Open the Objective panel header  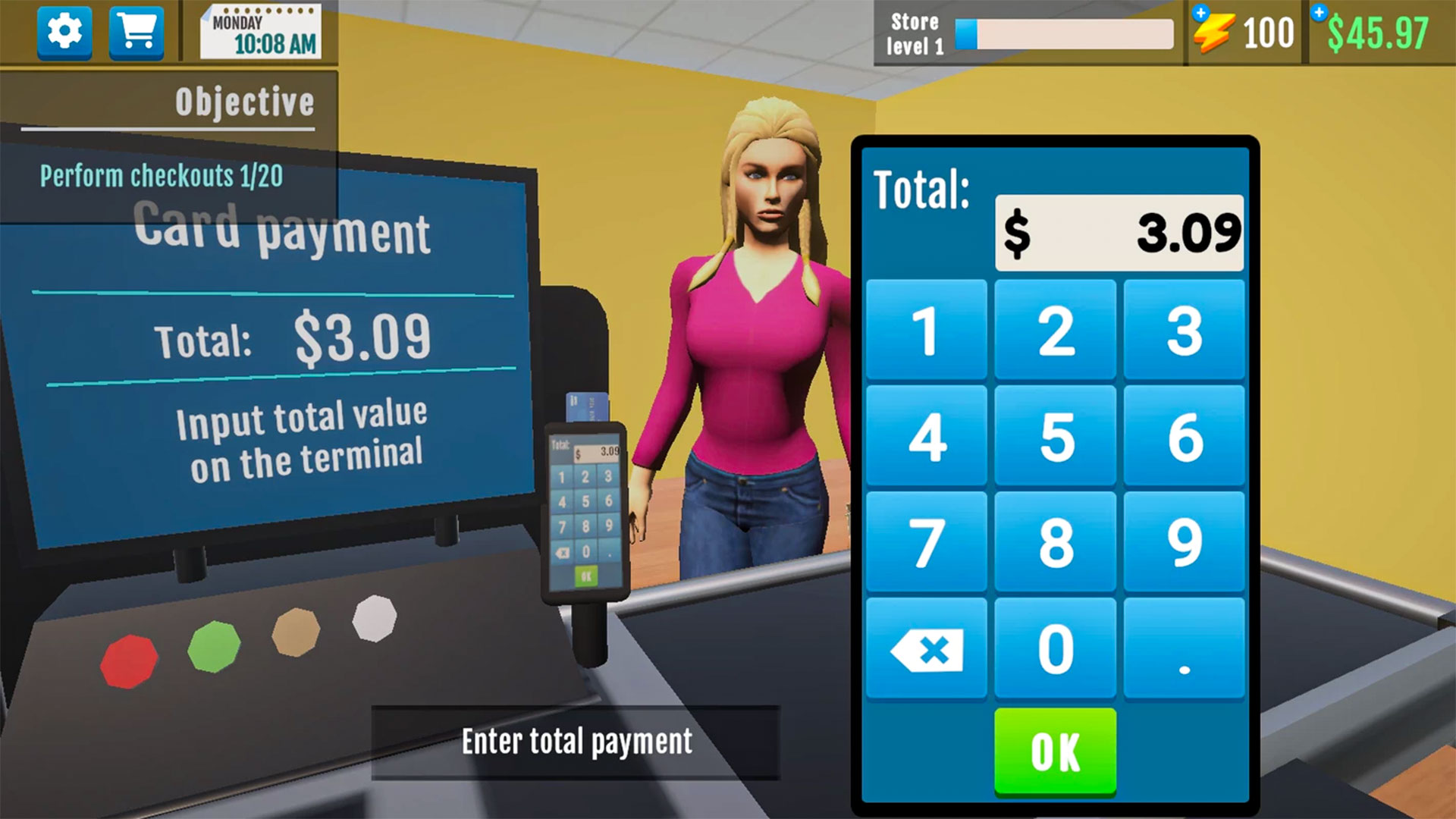[244, 101]
